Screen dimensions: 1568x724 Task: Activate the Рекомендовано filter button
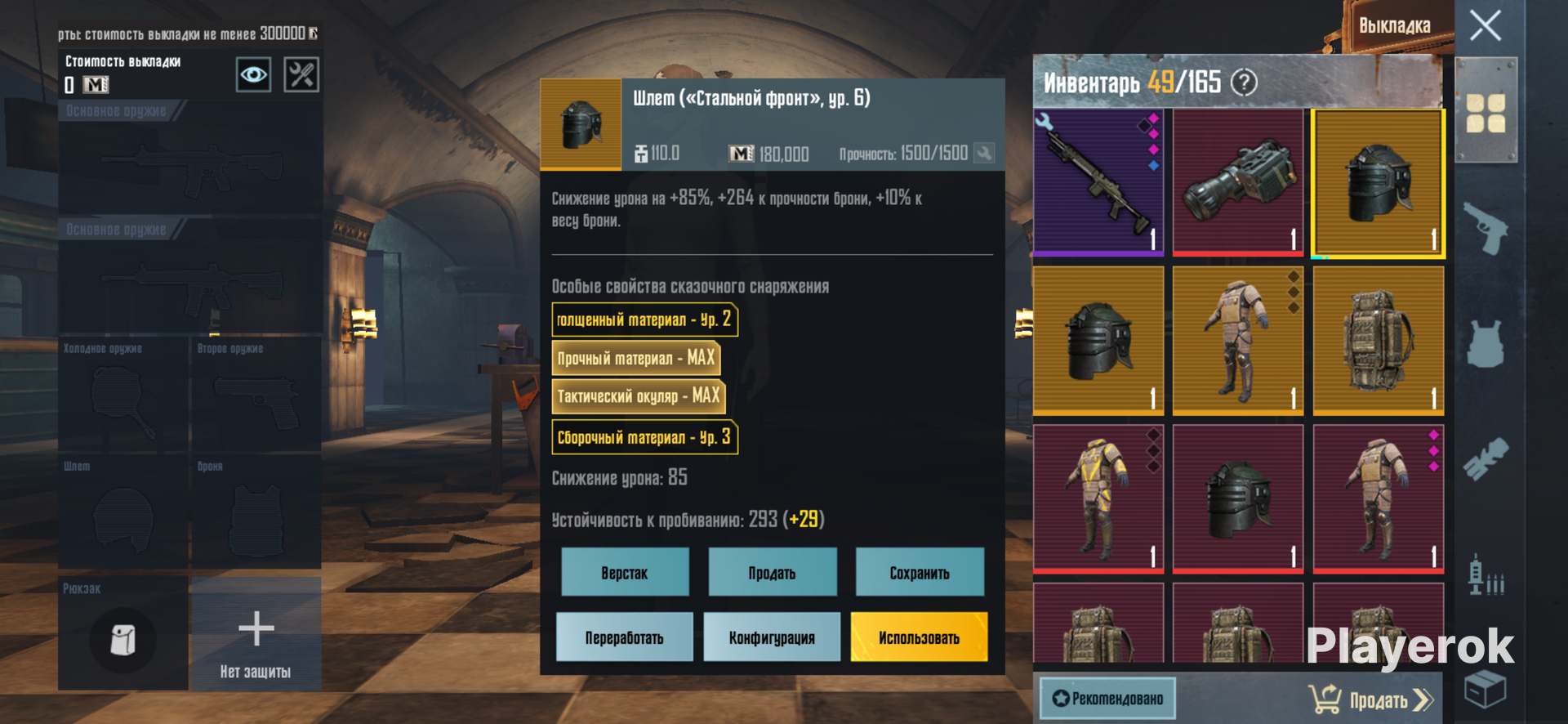coord(1107,698)
